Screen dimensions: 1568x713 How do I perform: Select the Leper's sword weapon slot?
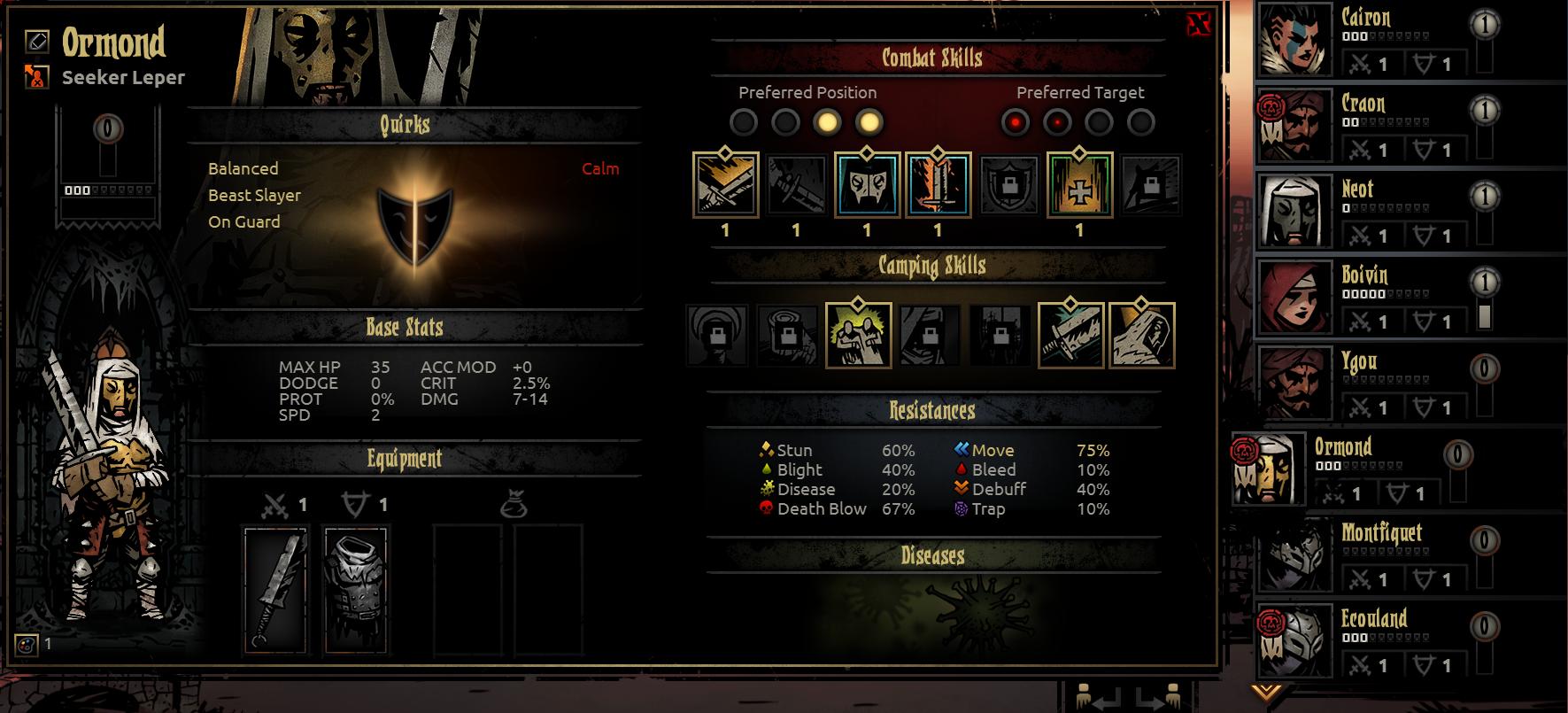pos(274,589)
